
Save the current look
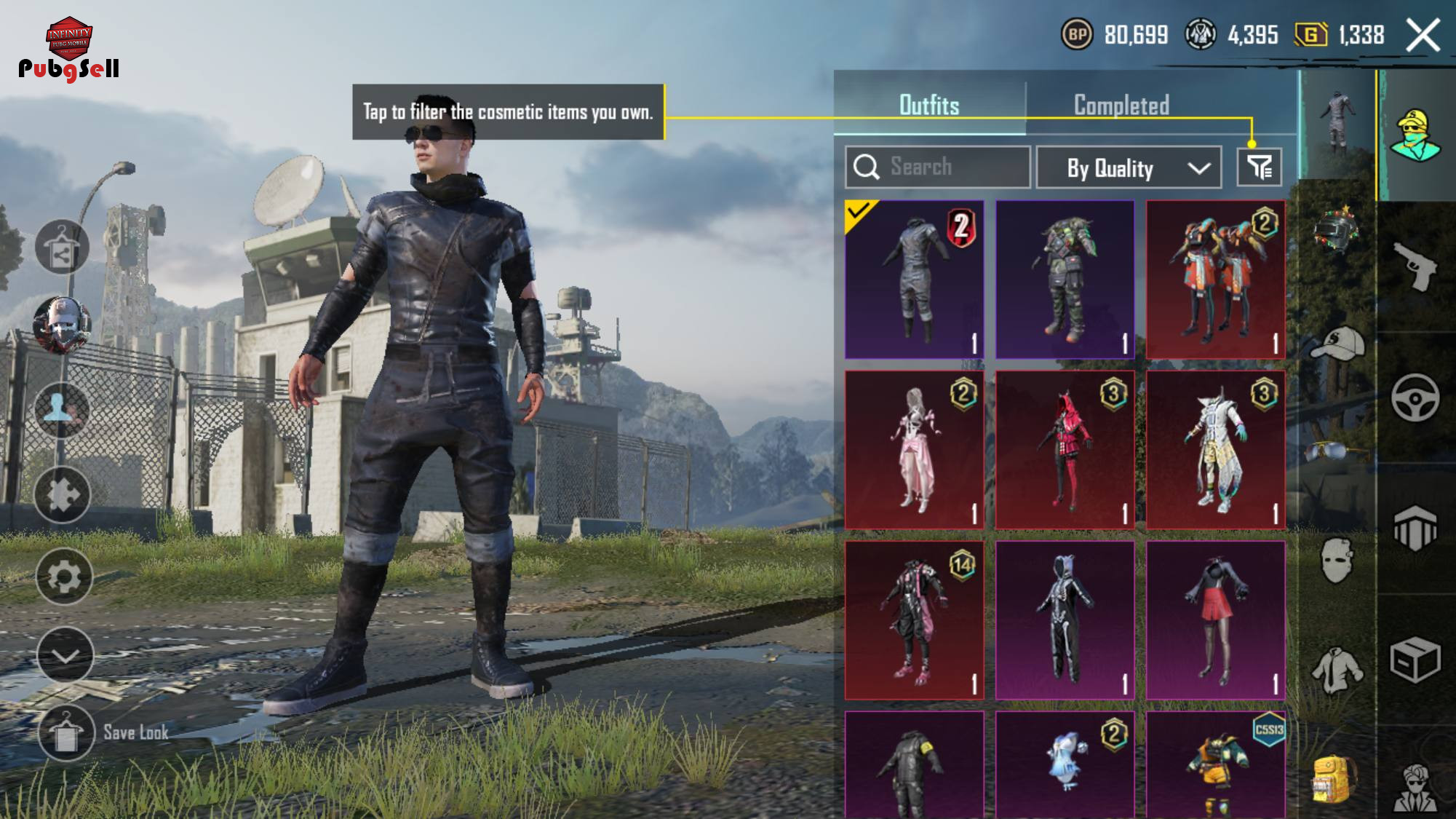coord(66,732)
